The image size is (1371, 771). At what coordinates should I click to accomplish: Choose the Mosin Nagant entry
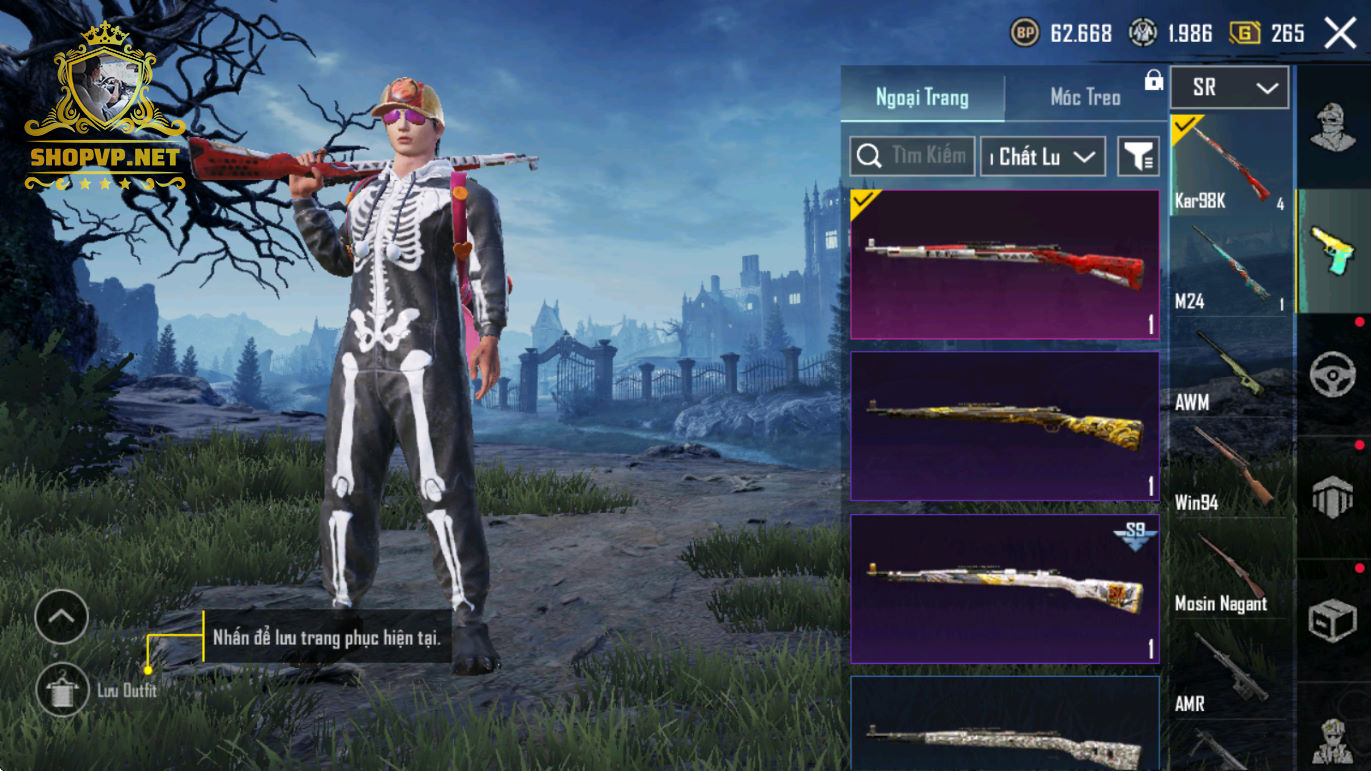[x=1230, y=572]
